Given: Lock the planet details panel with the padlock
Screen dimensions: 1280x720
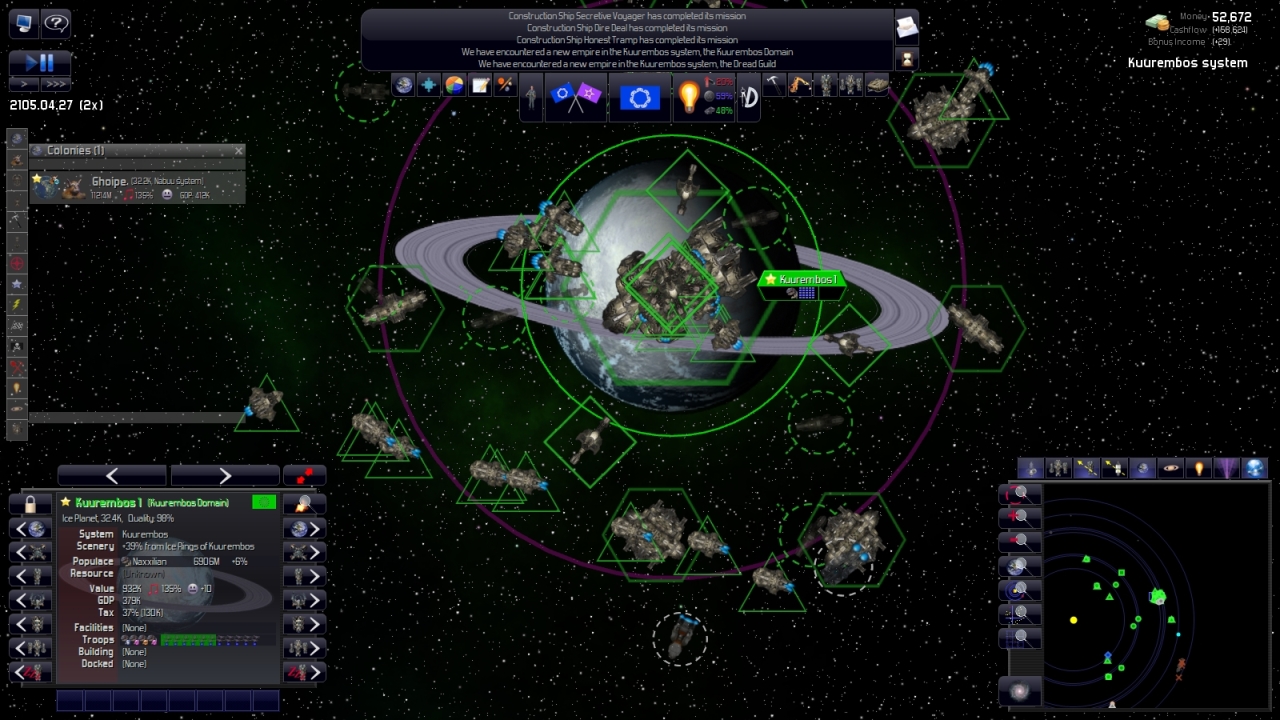Looking at the screenshot, I should click(31, 504).
